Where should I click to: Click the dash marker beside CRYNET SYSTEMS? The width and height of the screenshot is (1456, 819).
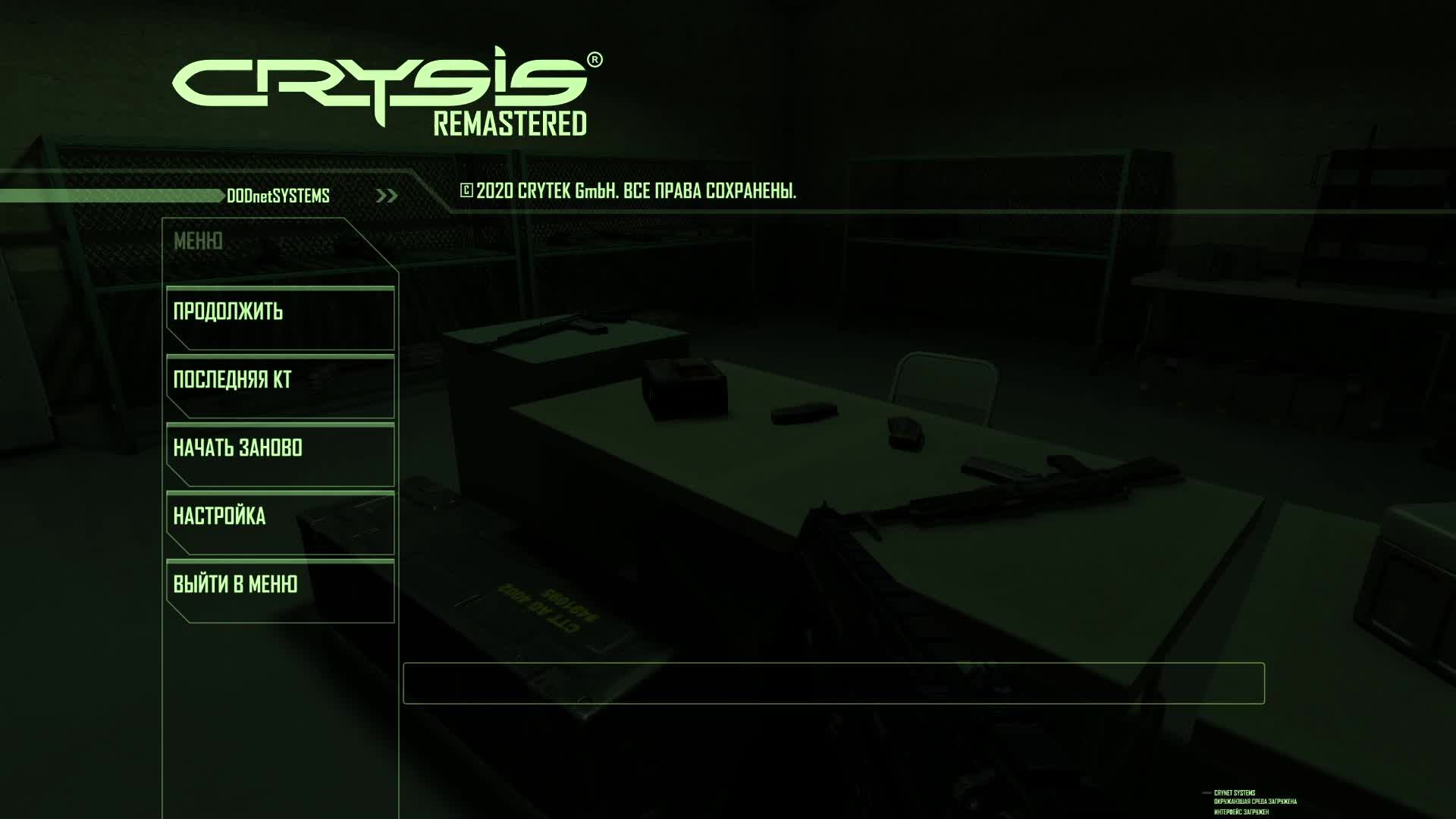tap(1206, 792)
